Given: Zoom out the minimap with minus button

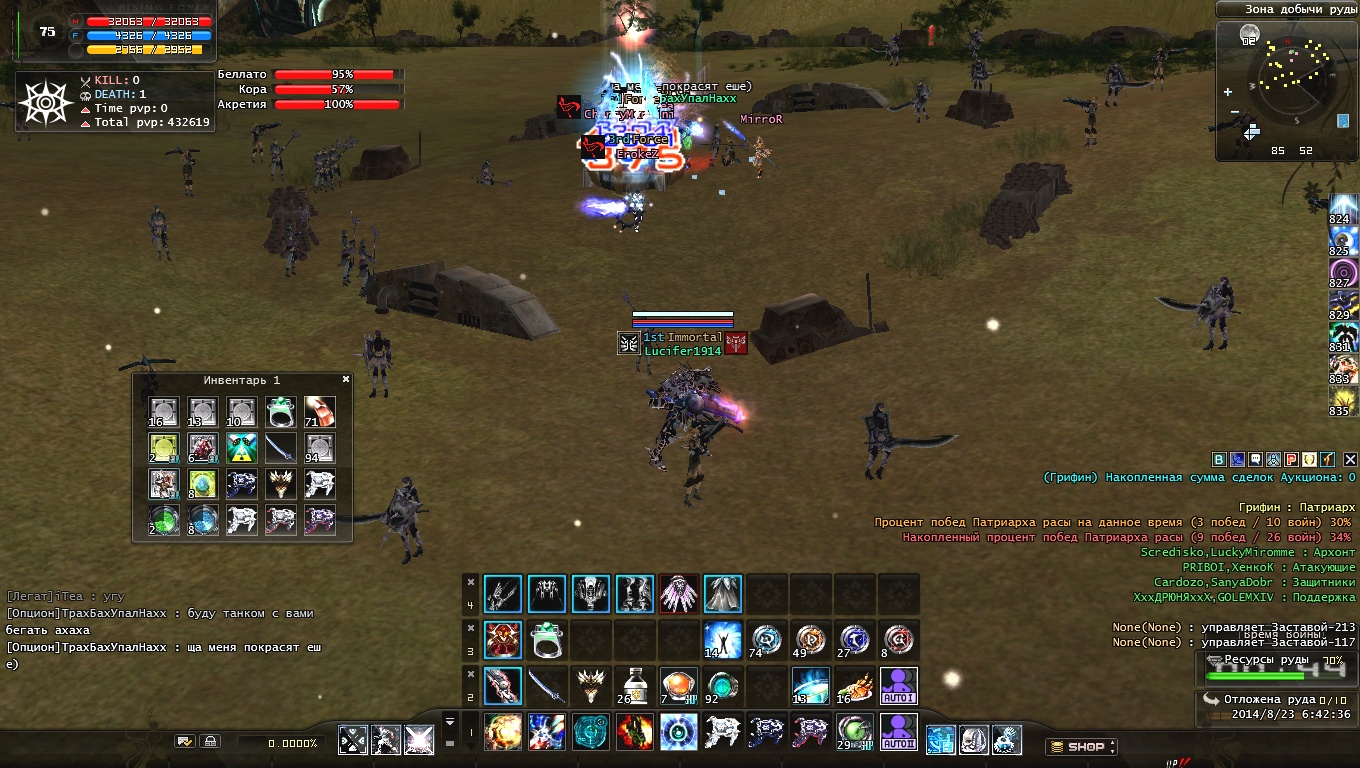Looking at the screenshot, I should click(x=1236, y=111).
